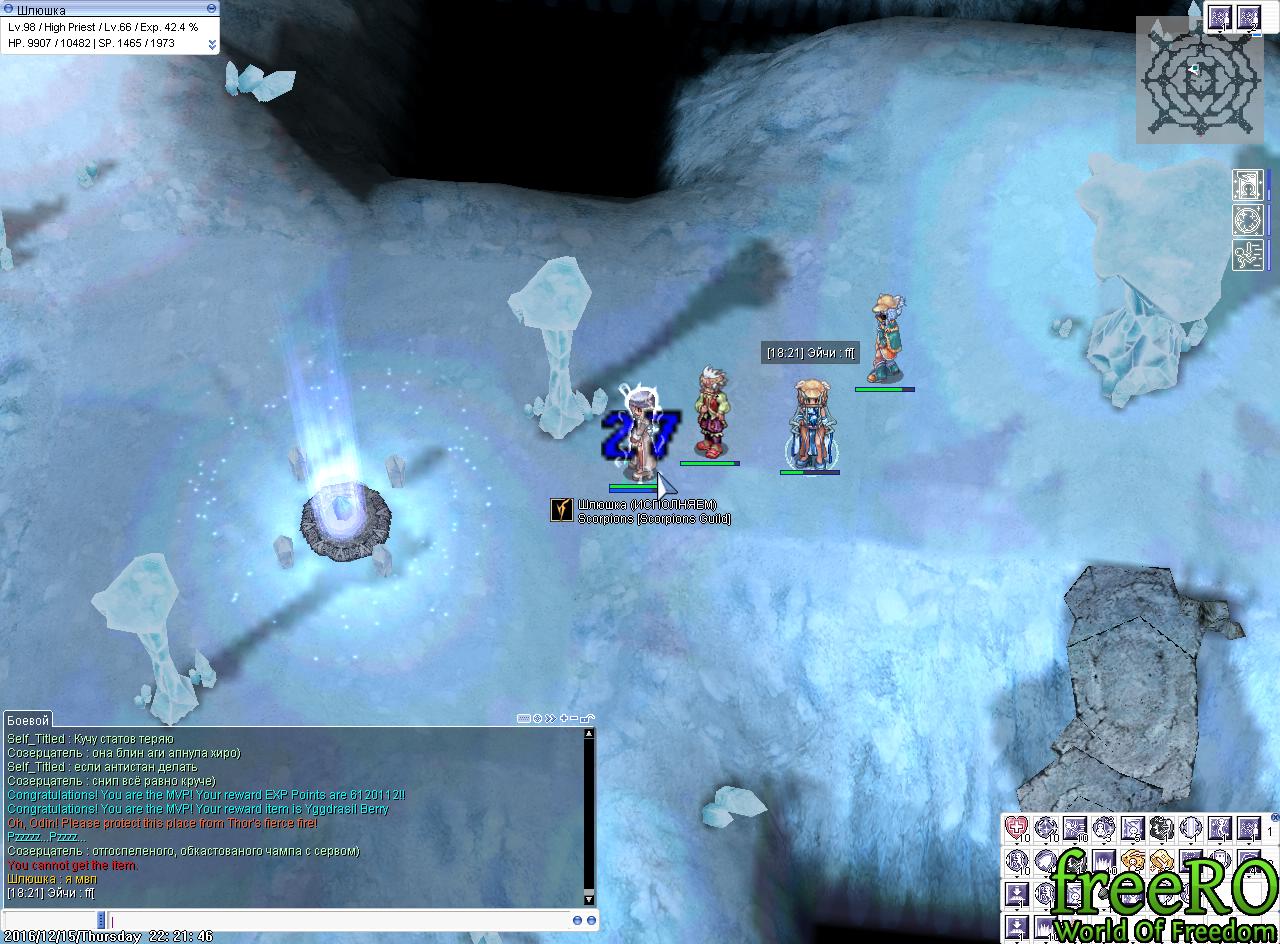The height and width of the screenshot is (944, 1280).
Task: Activate the skill in small hotbar slot 1
Action: click(x=1219, y=17)
